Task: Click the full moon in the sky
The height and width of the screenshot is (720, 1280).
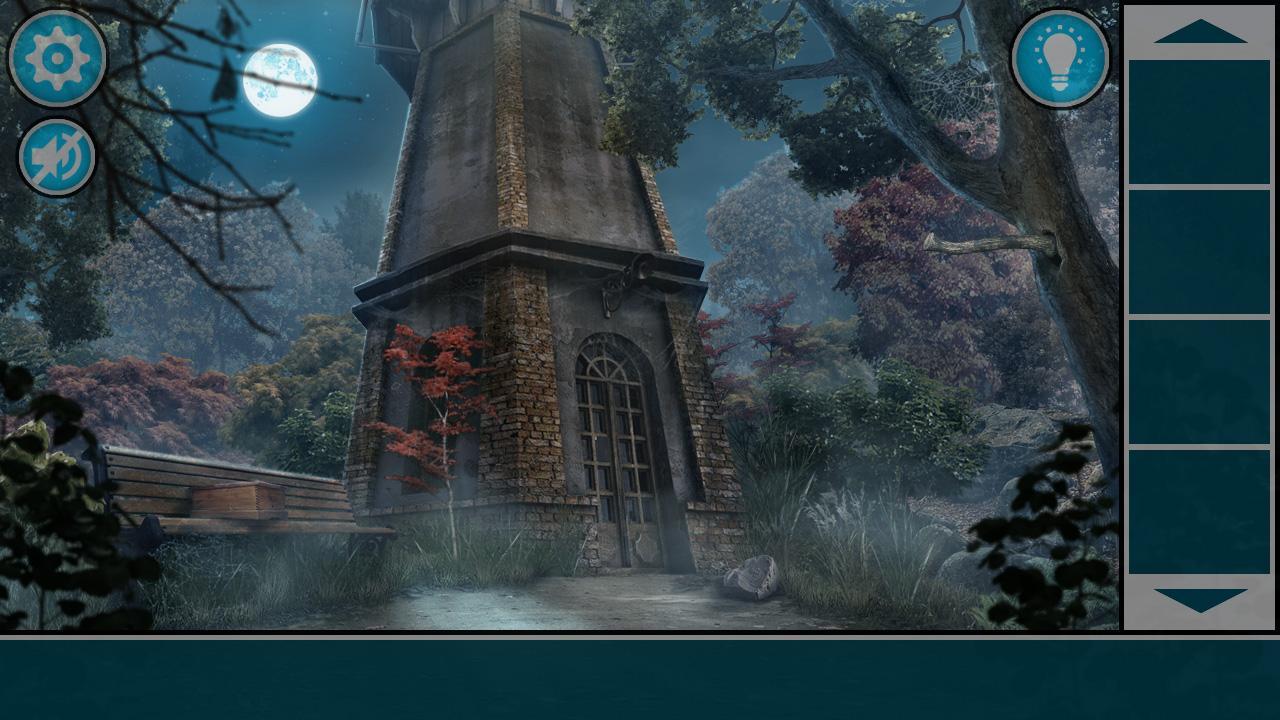Action: tap(280, 80)
